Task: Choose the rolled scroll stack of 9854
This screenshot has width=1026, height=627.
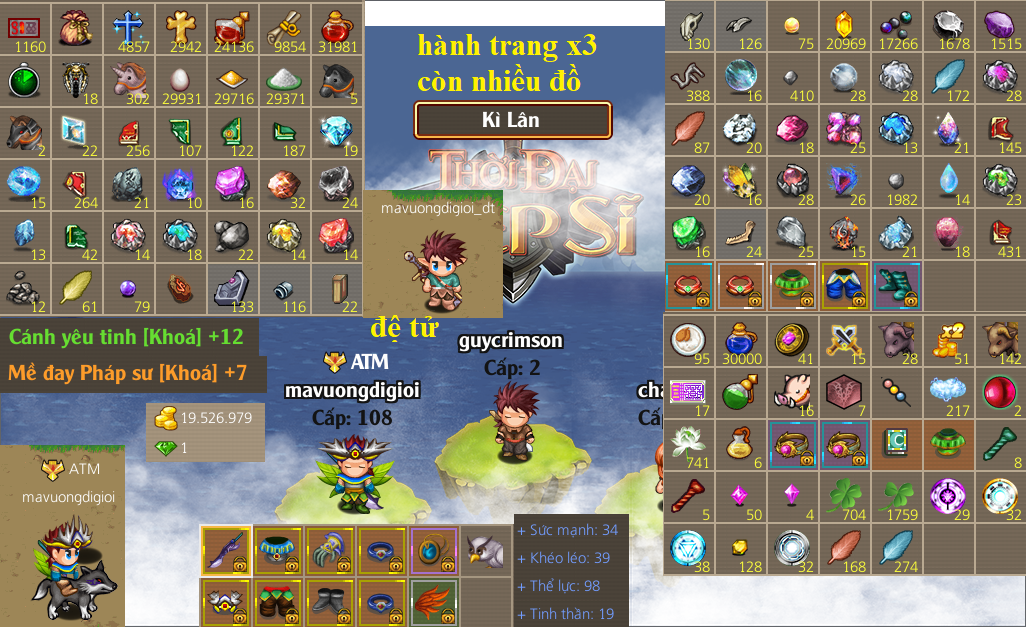Action: pyautogui.click(x=285, y=27)
